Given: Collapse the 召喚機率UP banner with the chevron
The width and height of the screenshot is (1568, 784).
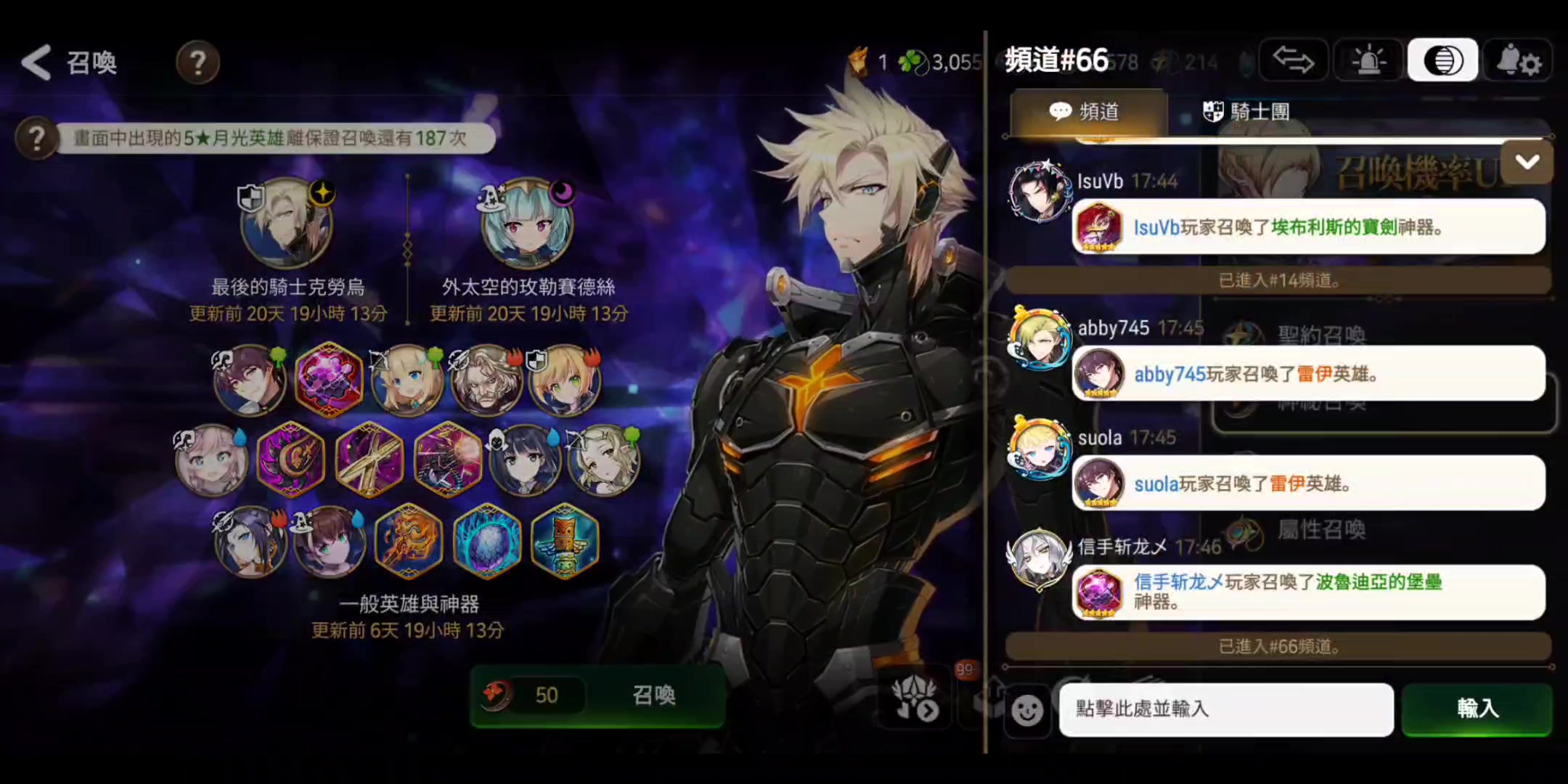Looking at the screenshot, I should tap(1527, 162).
